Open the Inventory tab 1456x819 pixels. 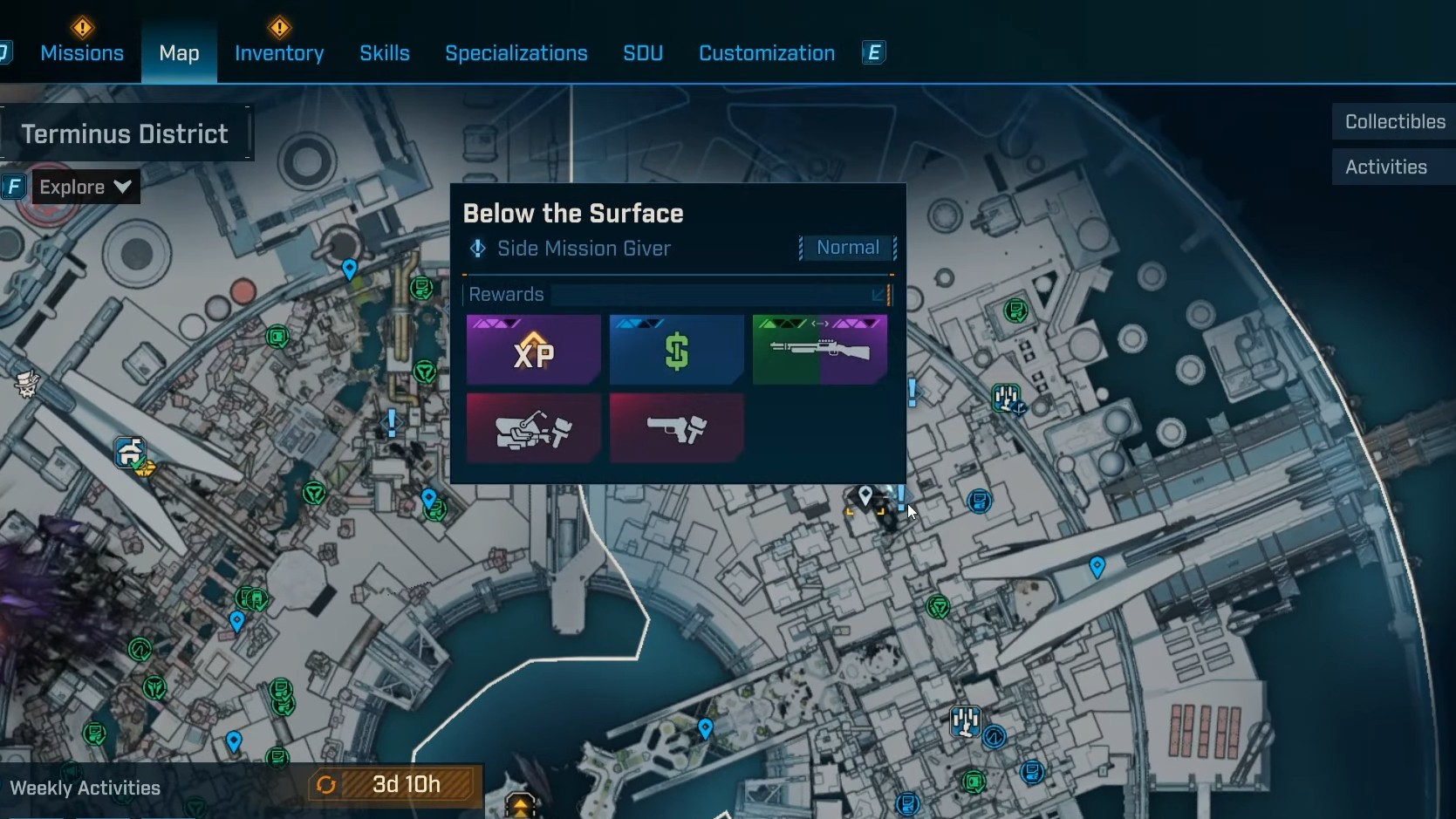(279, 53)
